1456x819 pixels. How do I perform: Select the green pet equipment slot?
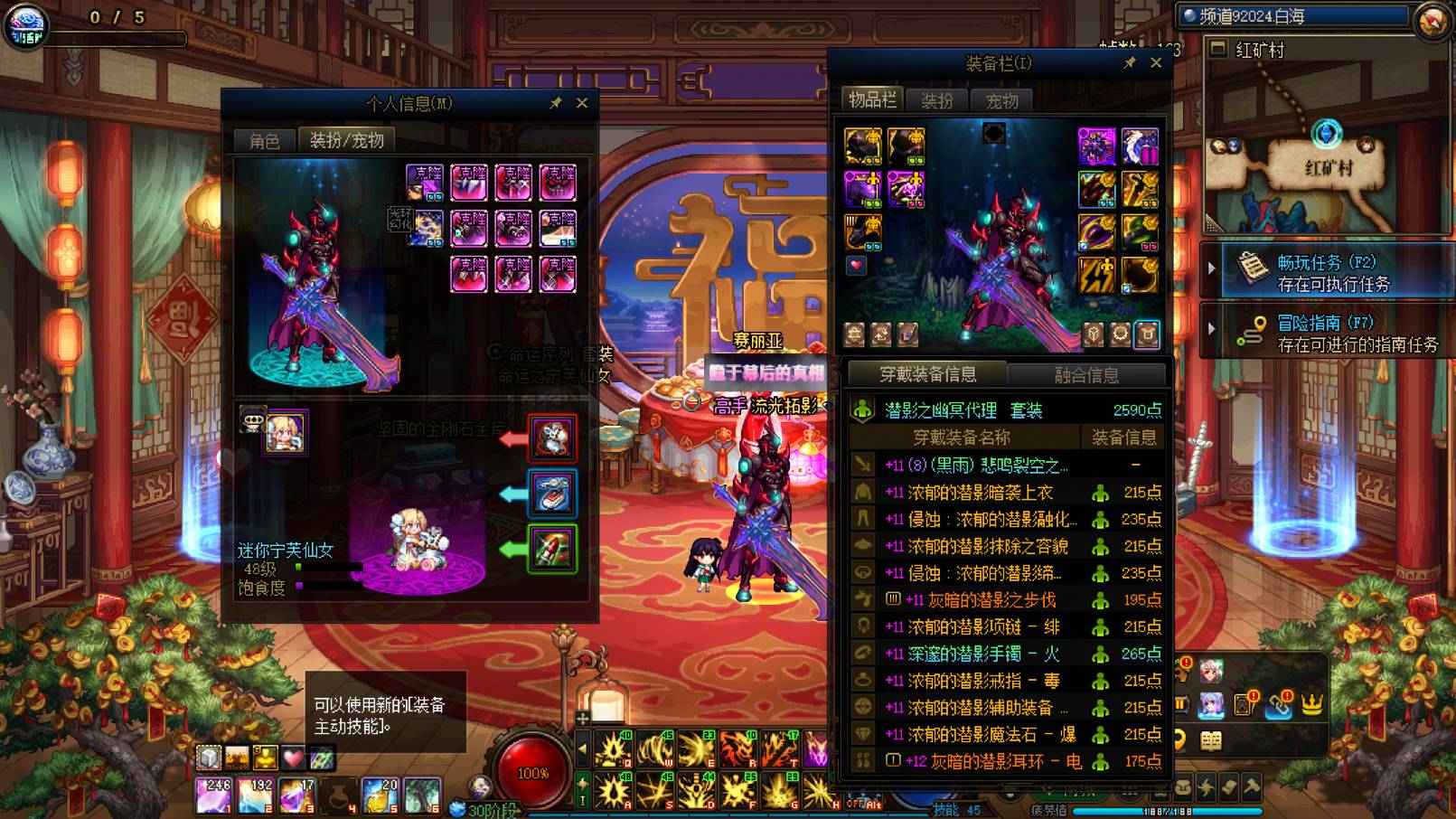tap(552, 549)
